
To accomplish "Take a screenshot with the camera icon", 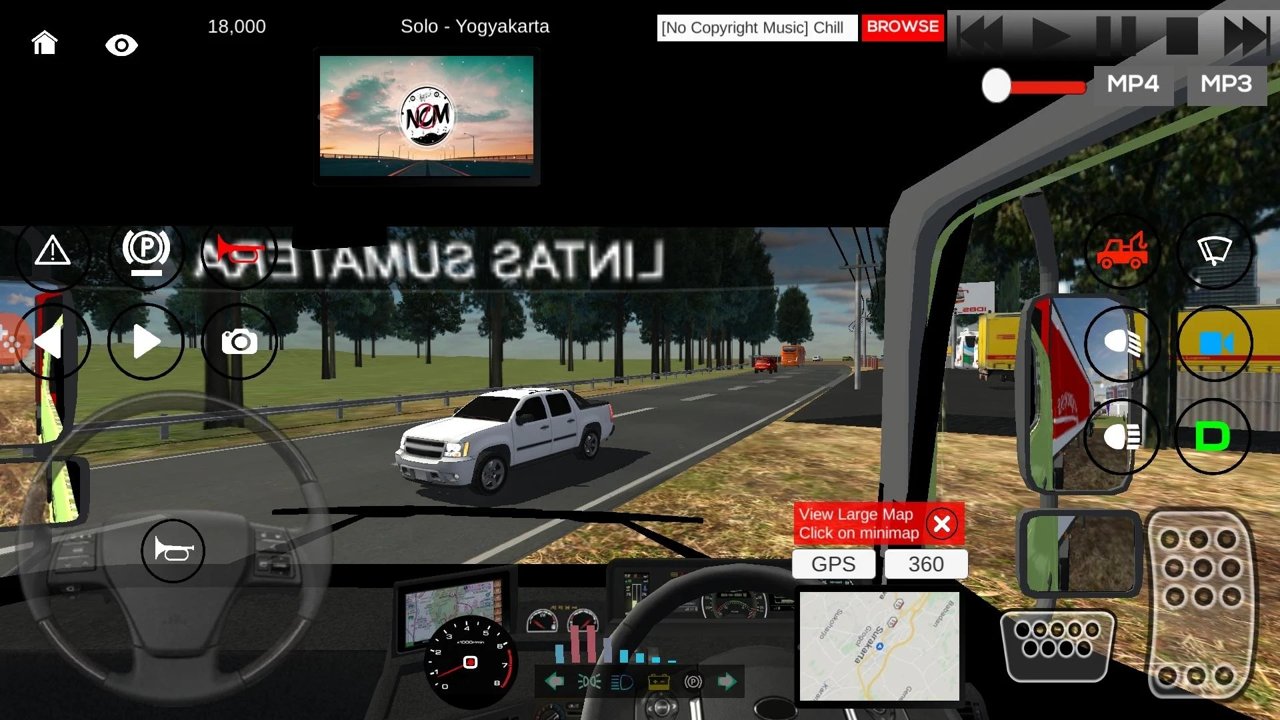I will click(x=239, y=342).
